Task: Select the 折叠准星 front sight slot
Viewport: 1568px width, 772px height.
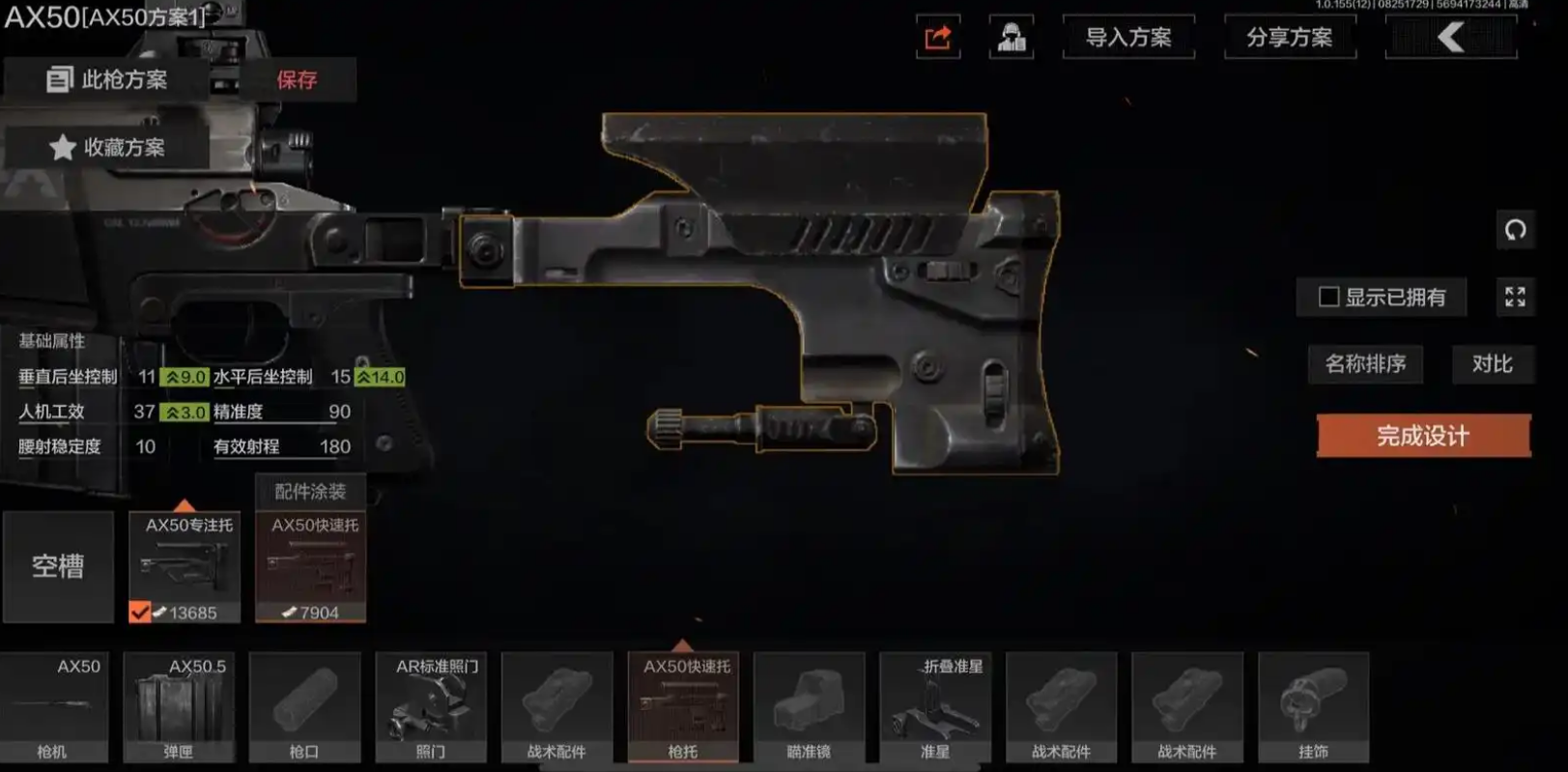Action: 934,707
